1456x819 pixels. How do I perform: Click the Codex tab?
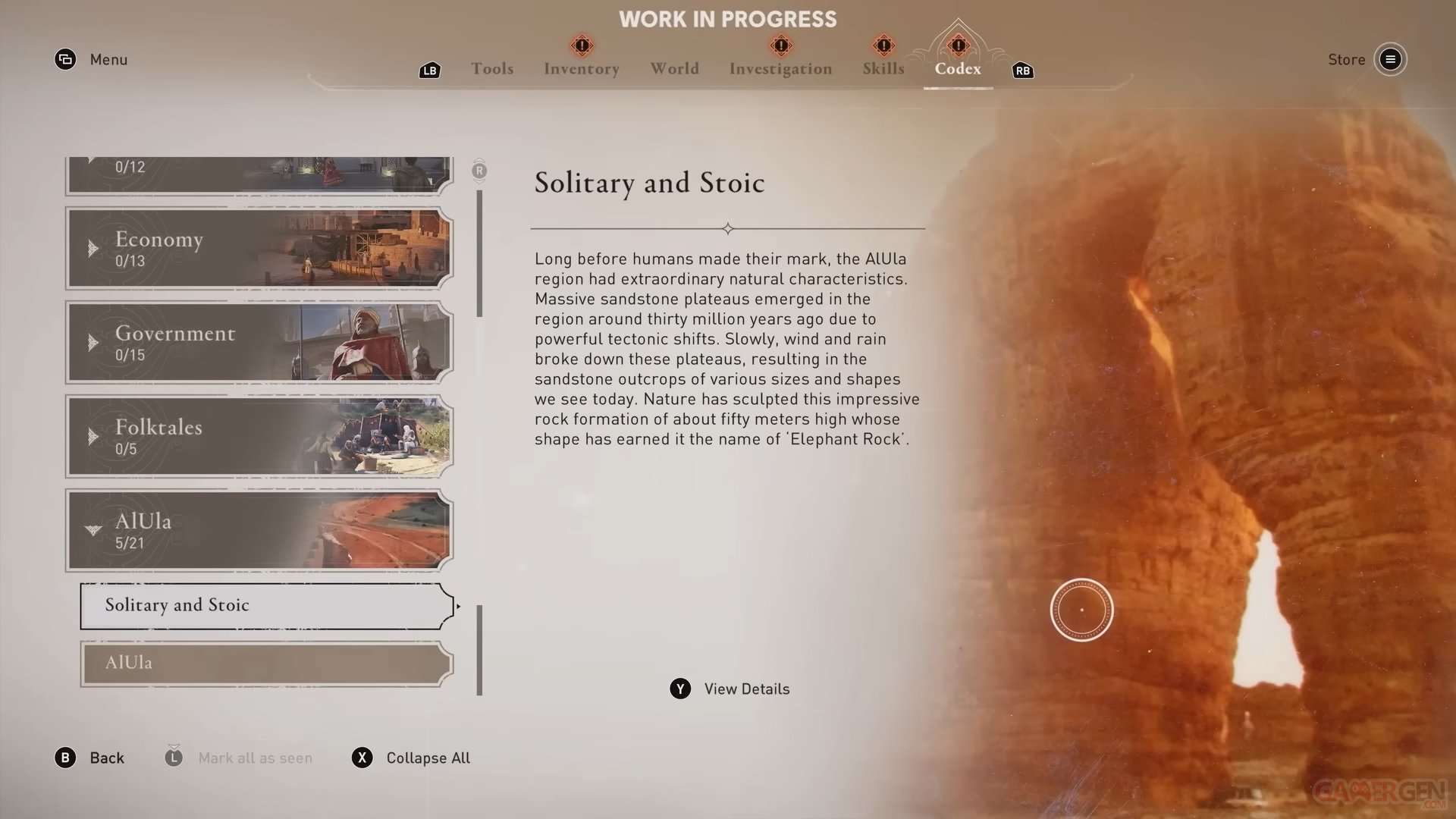(x=958, y=69)
